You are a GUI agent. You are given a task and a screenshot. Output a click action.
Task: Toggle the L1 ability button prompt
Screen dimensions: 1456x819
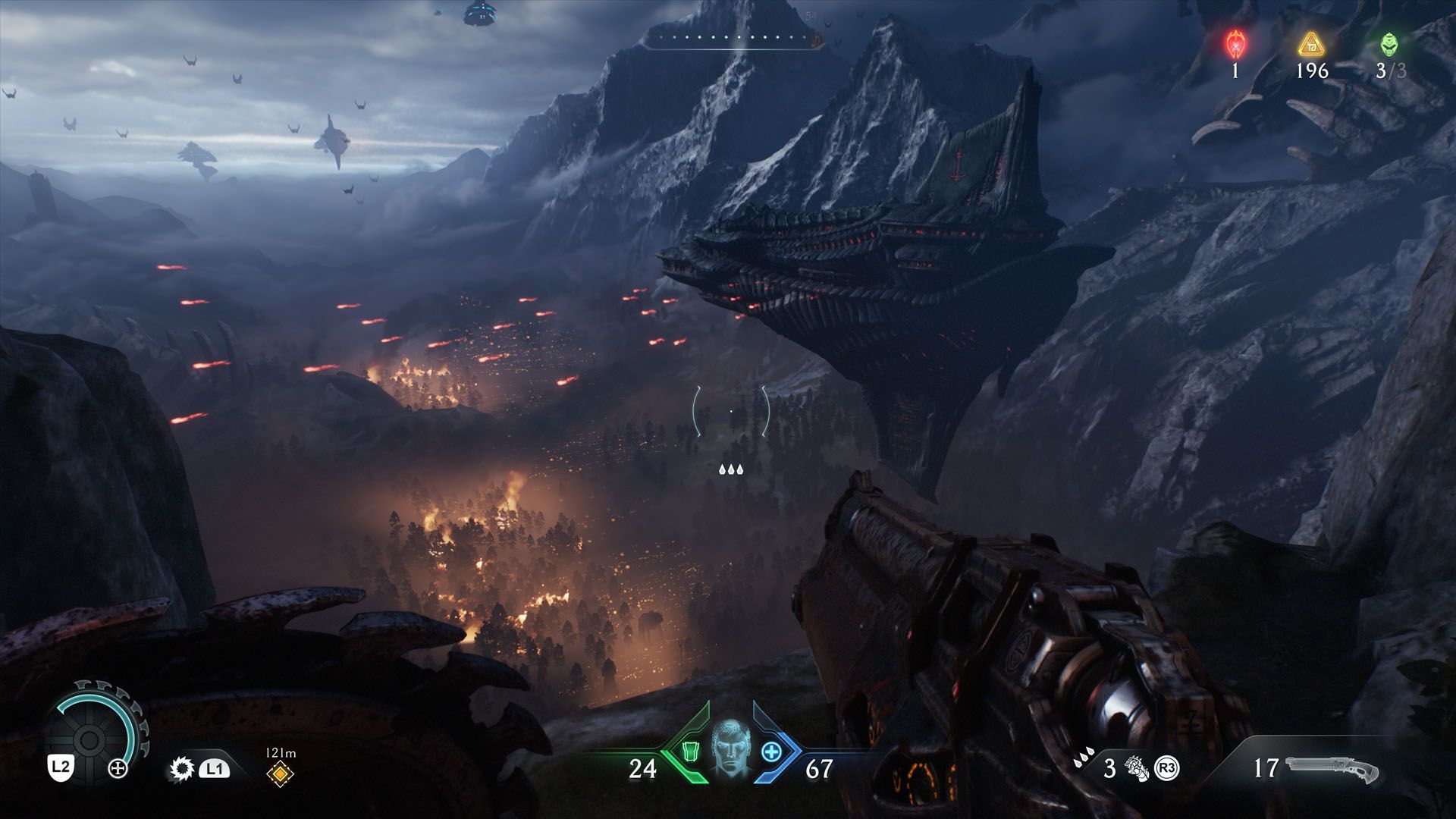(215, 769)
